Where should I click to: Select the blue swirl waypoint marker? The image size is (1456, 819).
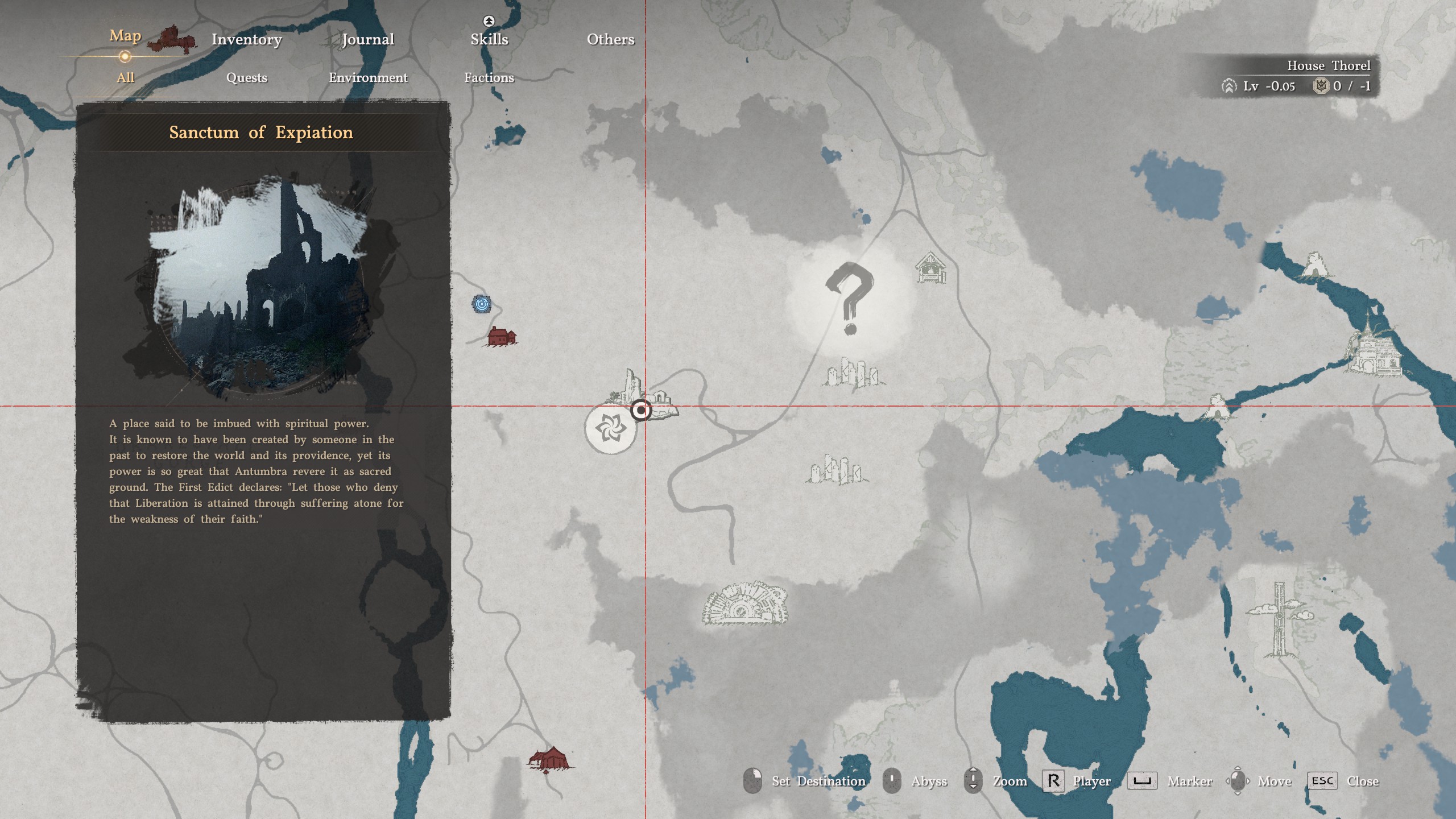click(482, 304)
